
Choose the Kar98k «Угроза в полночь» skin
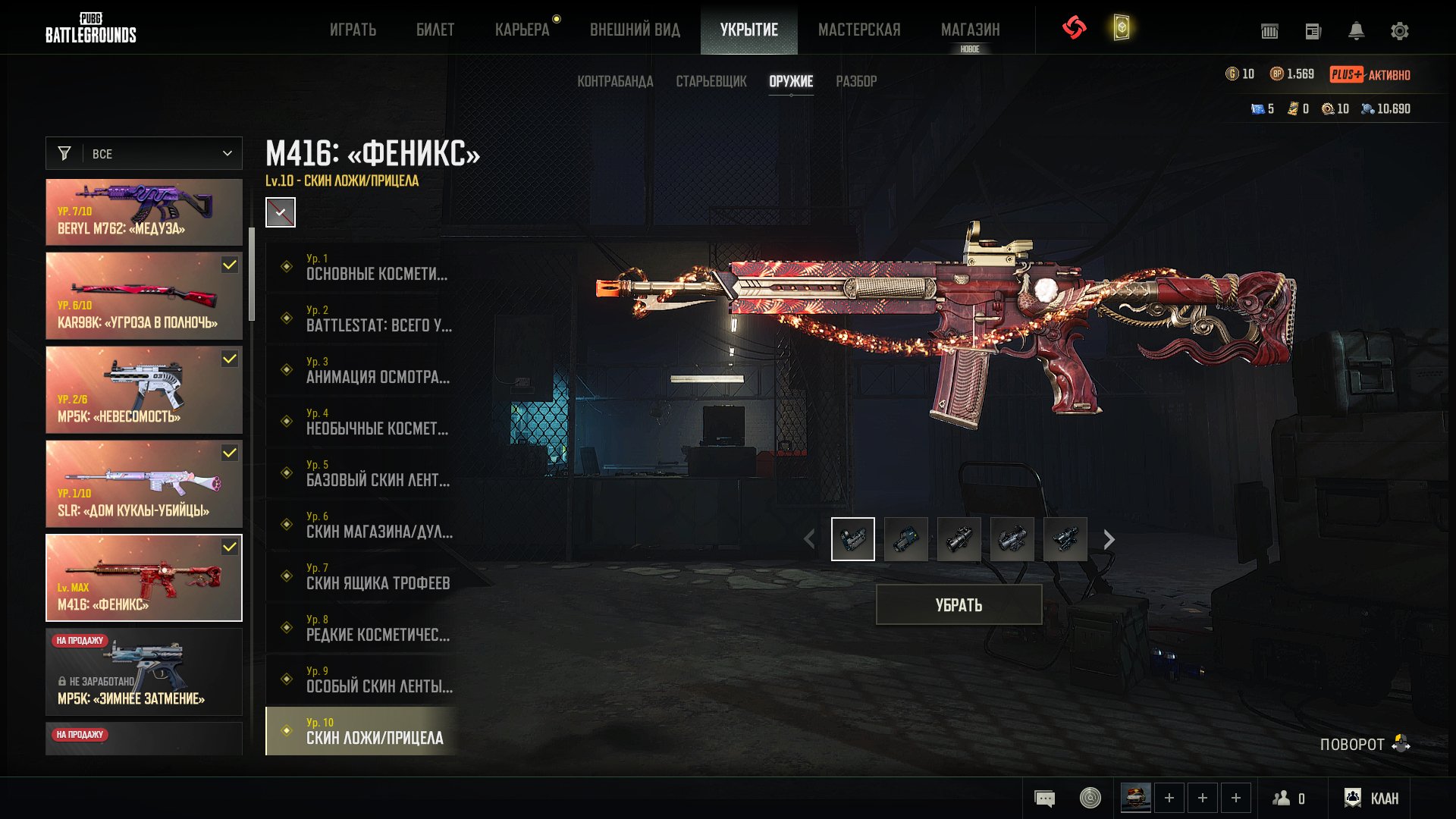(144, 296)
